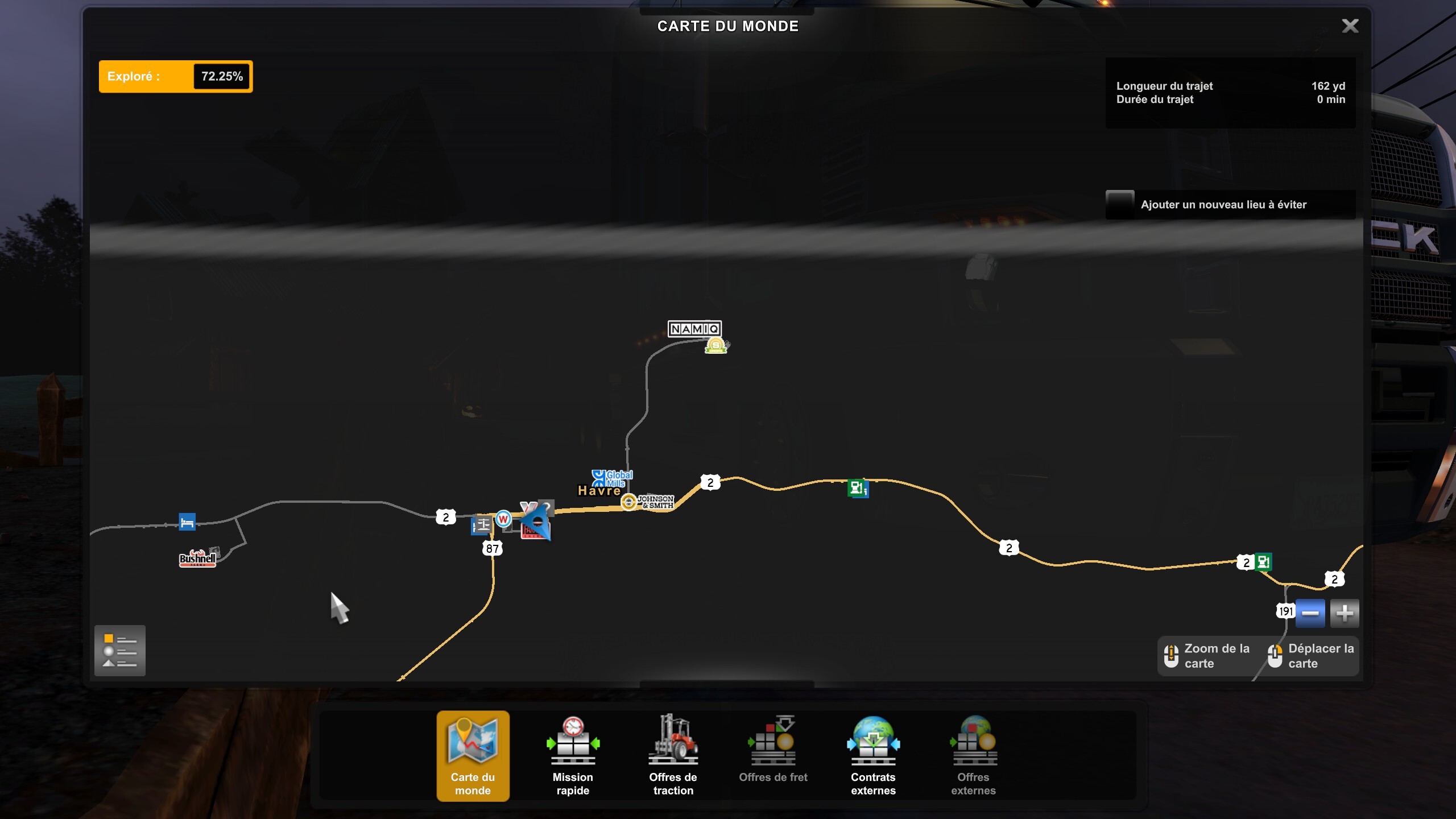Open the map legend panel

[x=120, y=650]
